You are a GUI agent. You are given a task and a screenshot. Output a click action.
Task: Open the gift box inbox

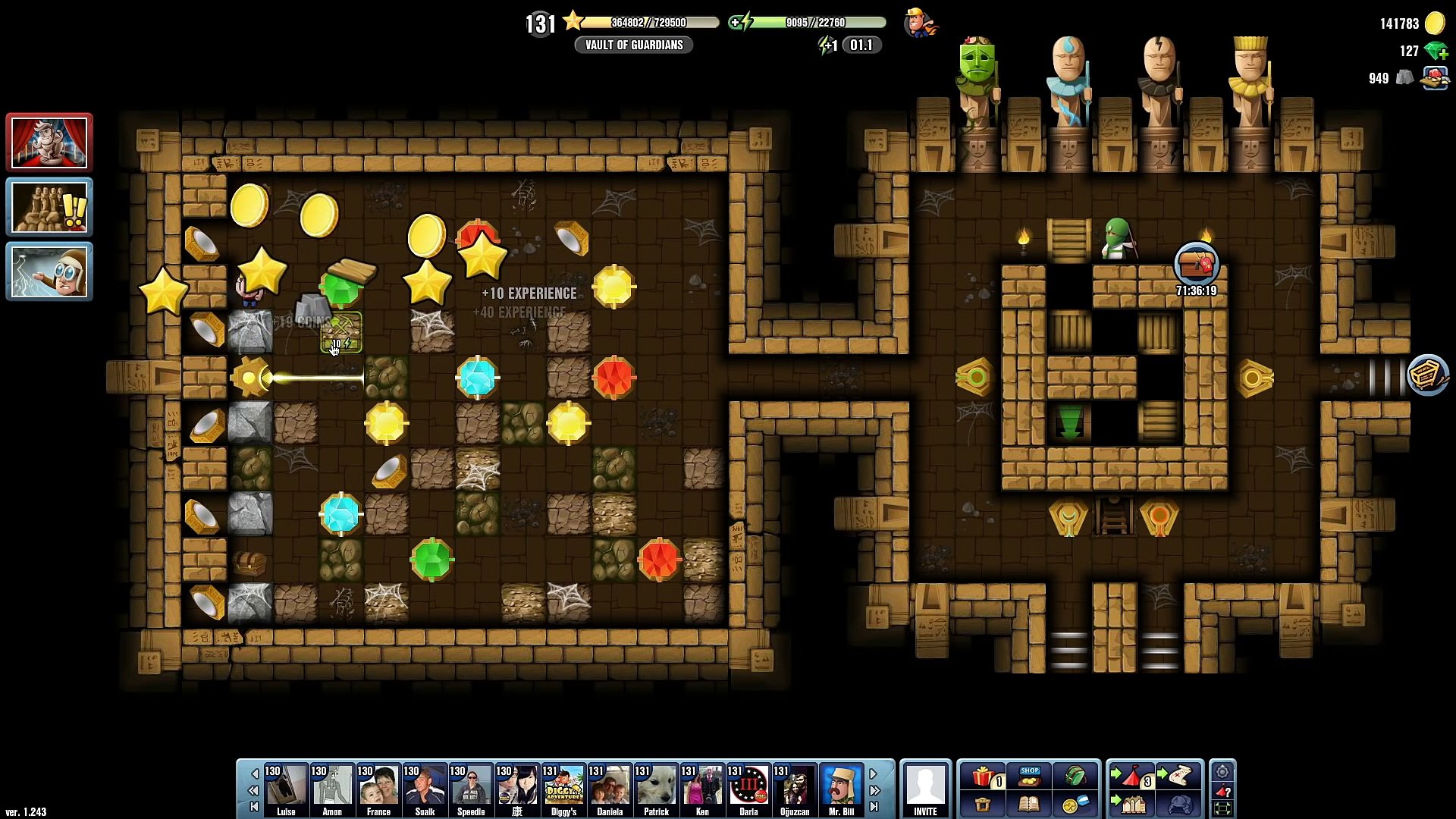click(x=984, y=777)
